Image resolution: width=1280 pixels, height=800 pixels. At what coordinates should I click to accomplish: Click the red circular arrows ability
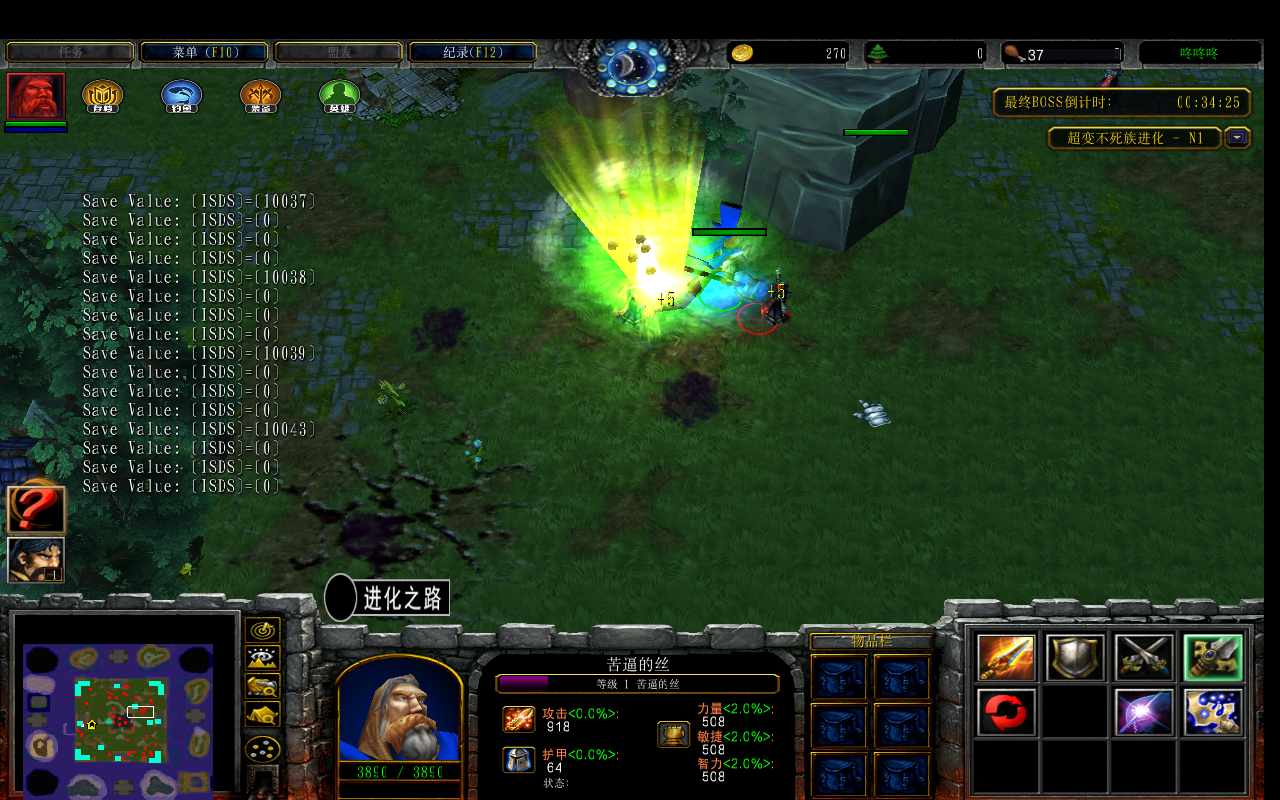pyautogui.click(x=1007, y=712)
